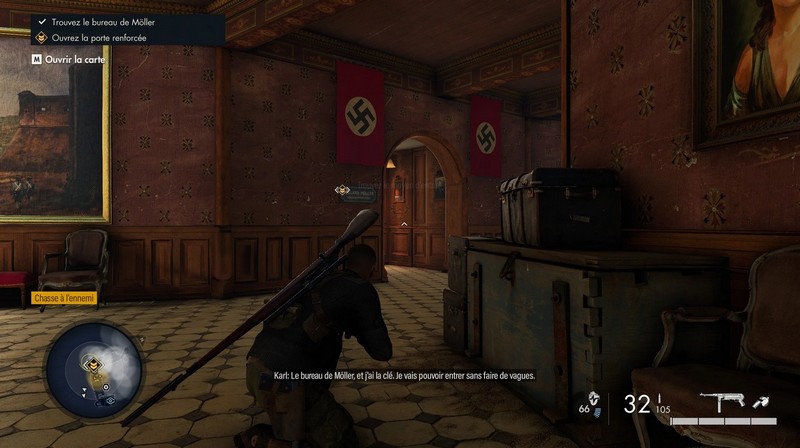The height and width of the screenshot is (448, 800).
Task: Click the objective waypoint marker near the door
Action: tap(342, 189)
